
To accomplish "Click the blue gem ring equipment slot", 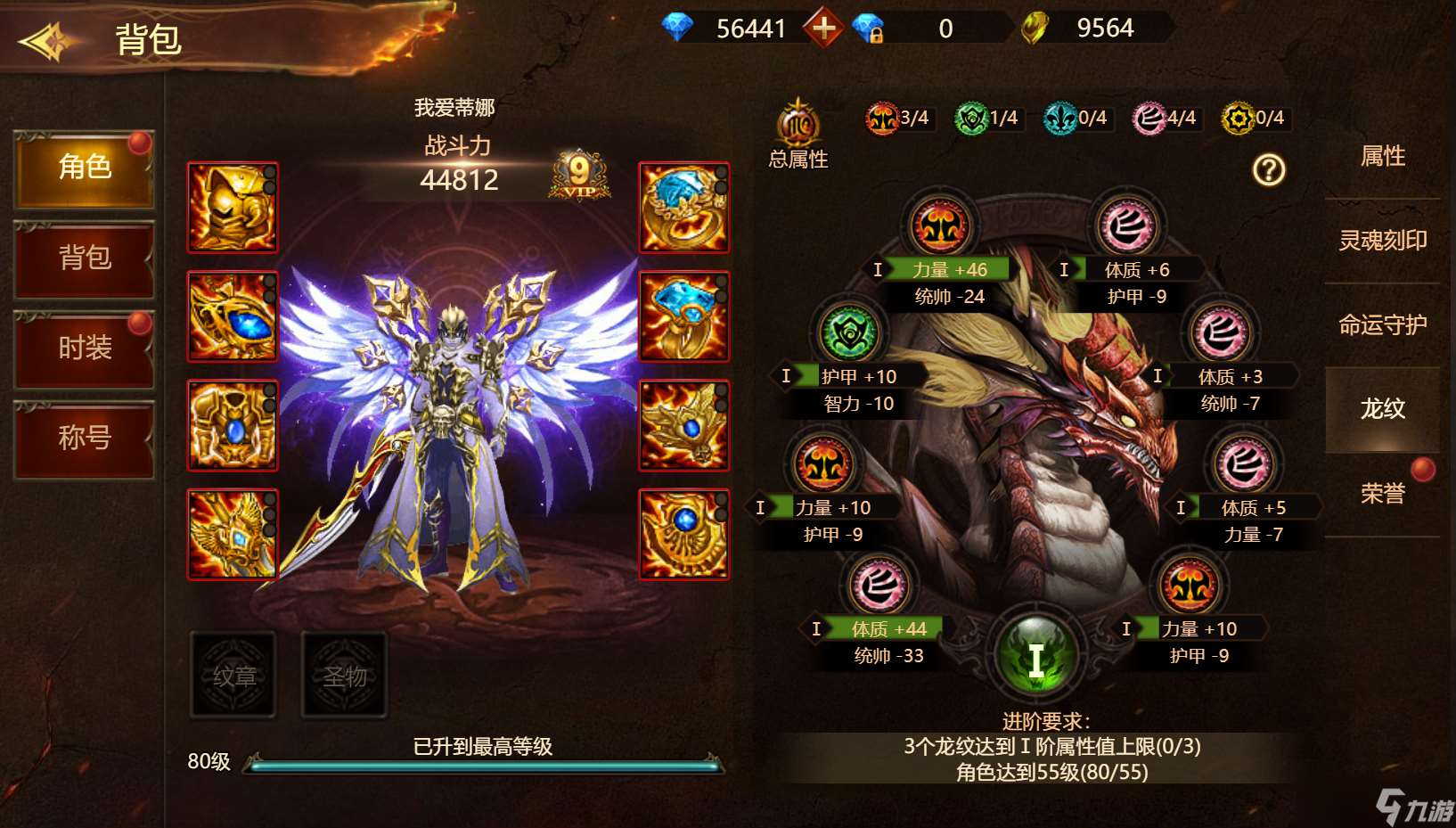I will pos(684,208).
